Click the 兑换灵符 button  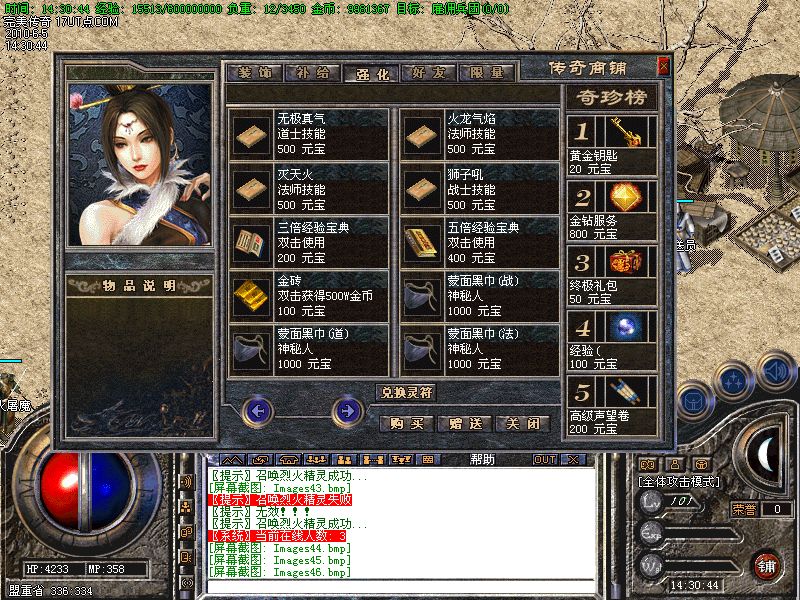click(406, 392)
